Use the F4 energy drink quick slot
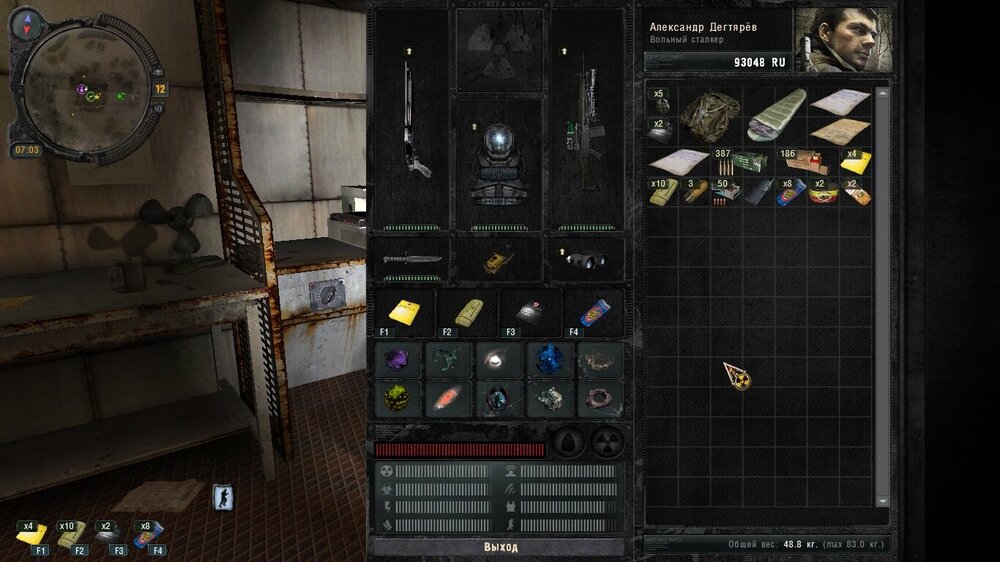Image resolution: width=1000 pixels, height=562 pixels. pyautogui.click(x=593, y=311)
